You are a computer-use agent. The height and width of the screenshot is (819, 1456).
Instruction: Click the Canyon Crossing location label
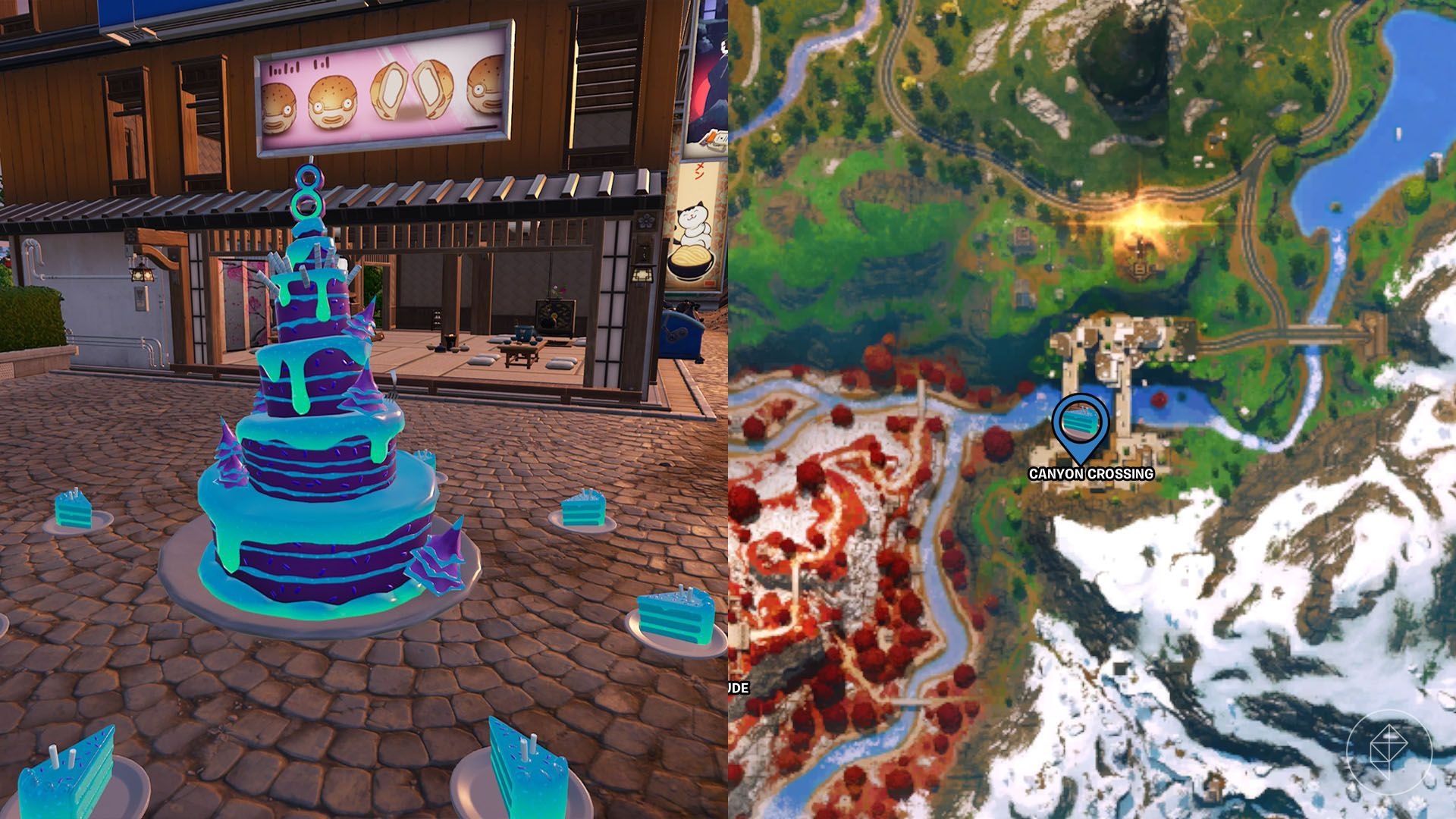click(x=1090, y=474)
